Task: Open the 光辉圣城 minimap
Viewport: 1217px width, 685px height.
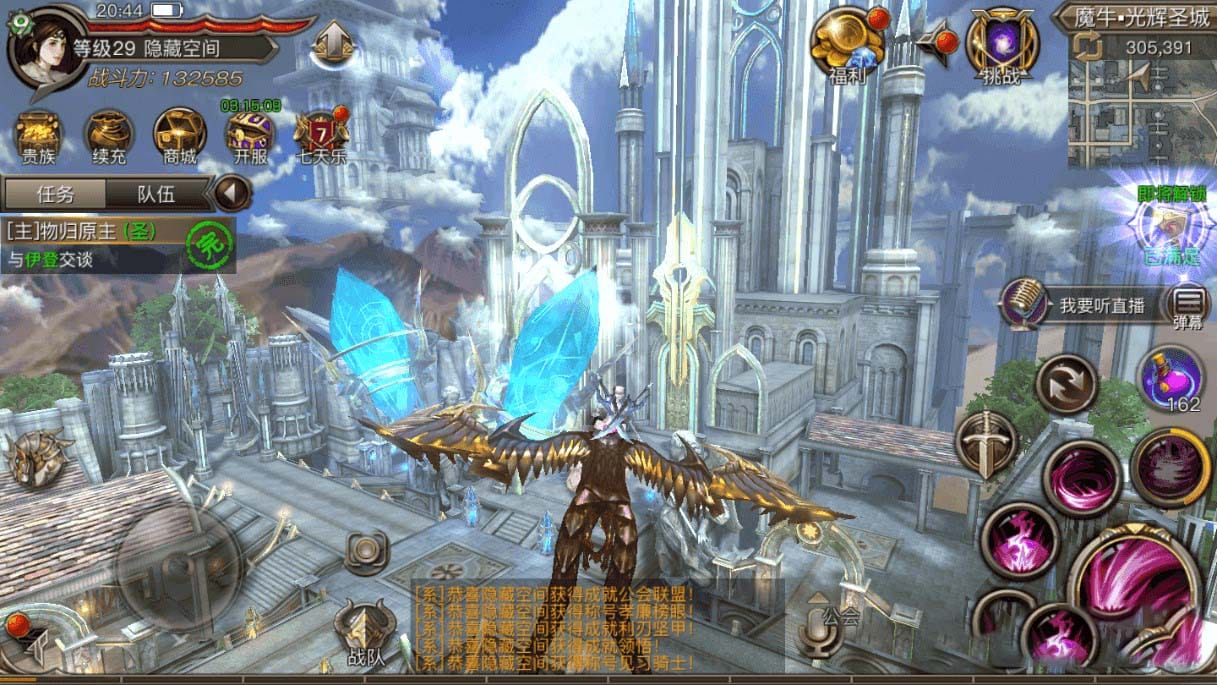Action: click(x=1142, y=100)
